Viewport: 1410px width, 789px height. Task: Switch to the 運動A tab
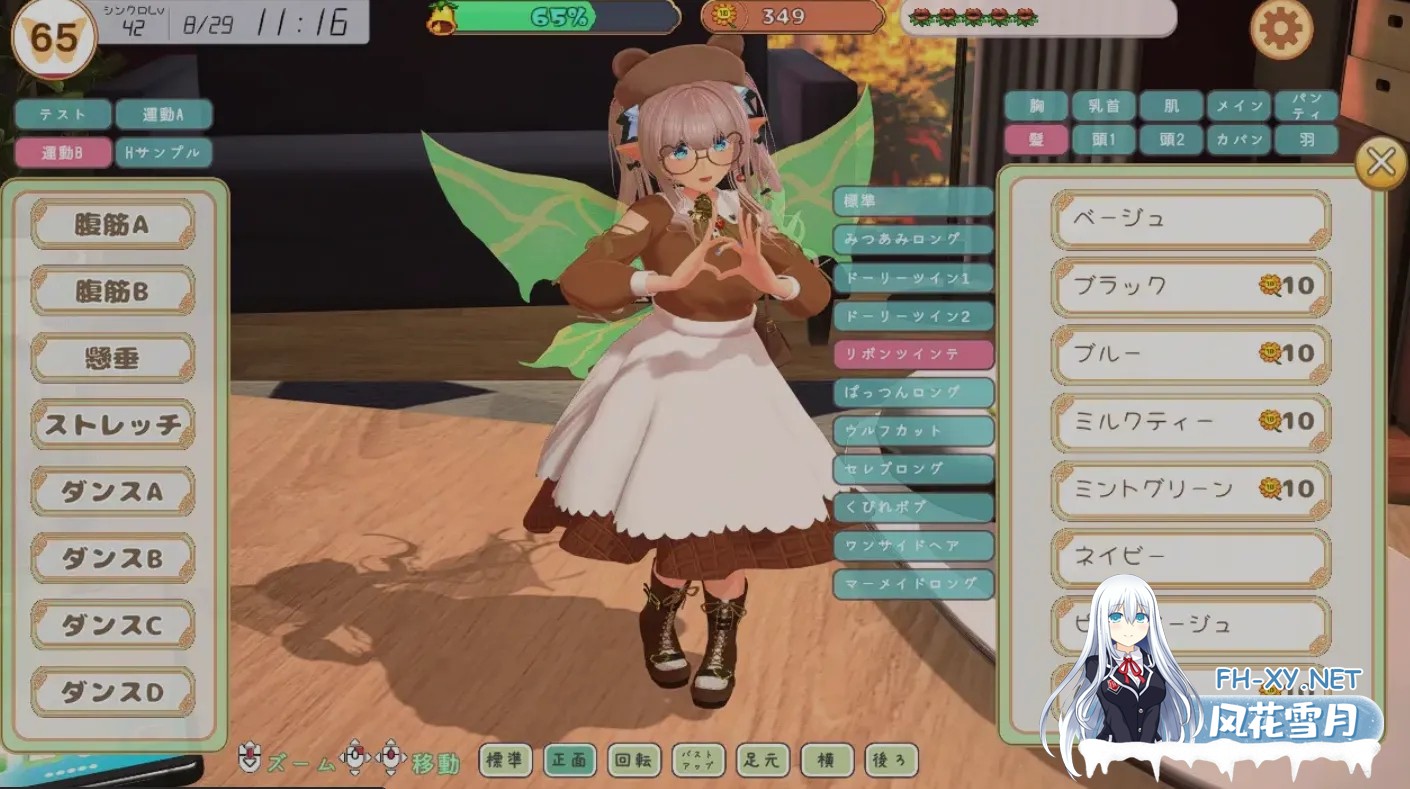[x=163, y=114]
